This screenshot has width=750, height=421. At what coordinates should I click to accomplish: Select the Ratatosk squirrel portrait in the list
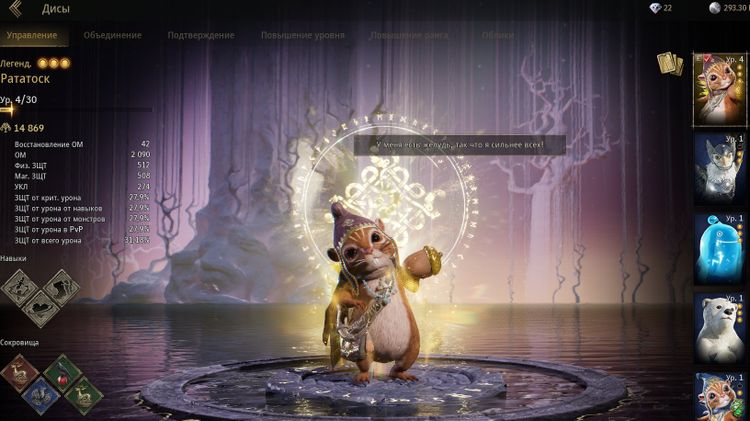click(x=719, y=88)
